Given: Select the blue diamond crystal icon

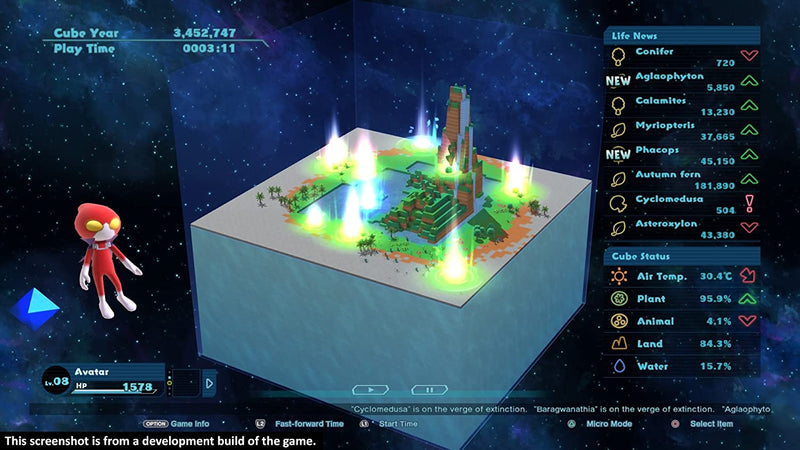Looking at the screenshot, I should tap(32, 308).
